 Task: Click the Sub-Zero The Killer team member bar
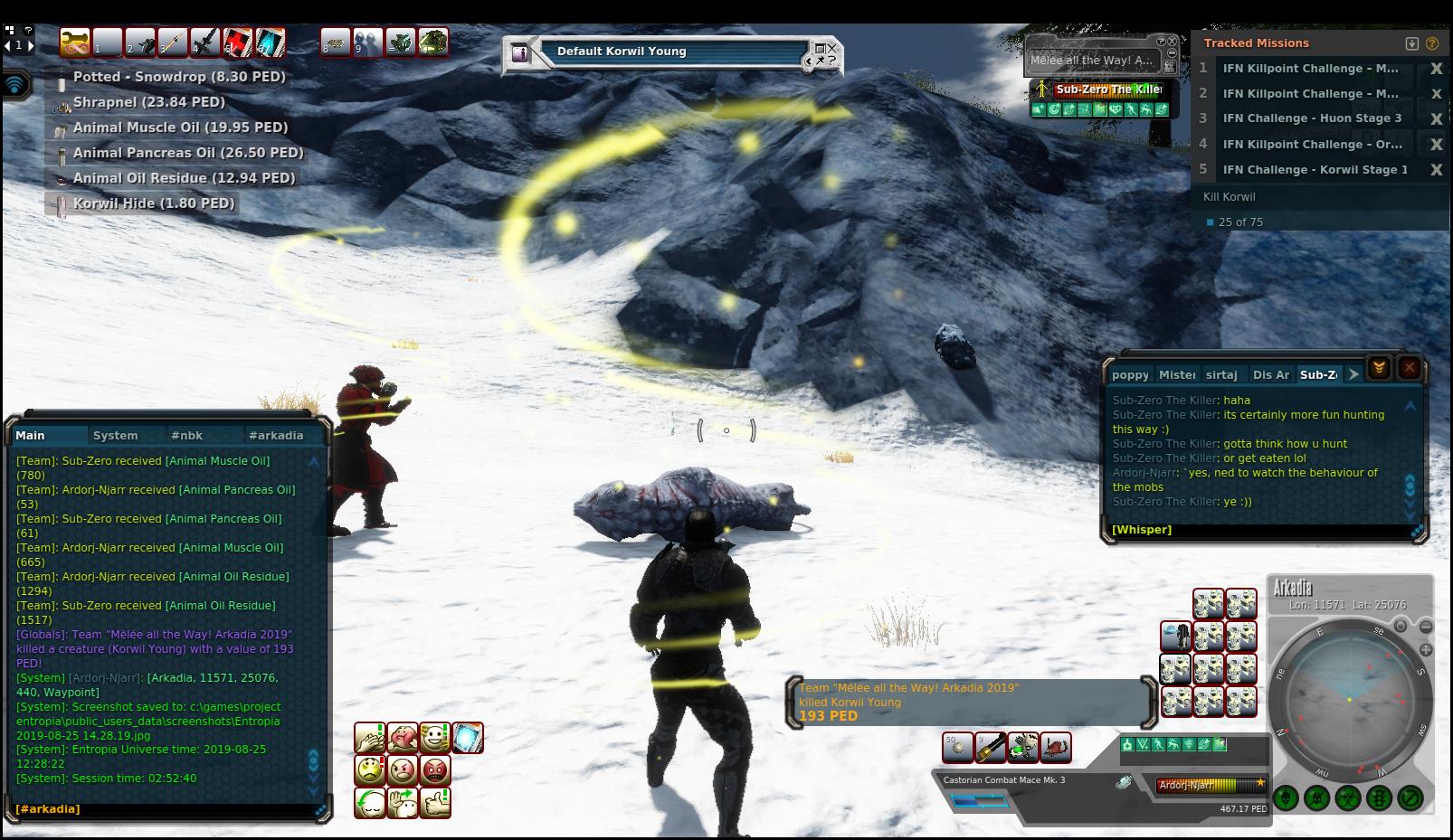pyautogui.click(x=1108, y=90)
